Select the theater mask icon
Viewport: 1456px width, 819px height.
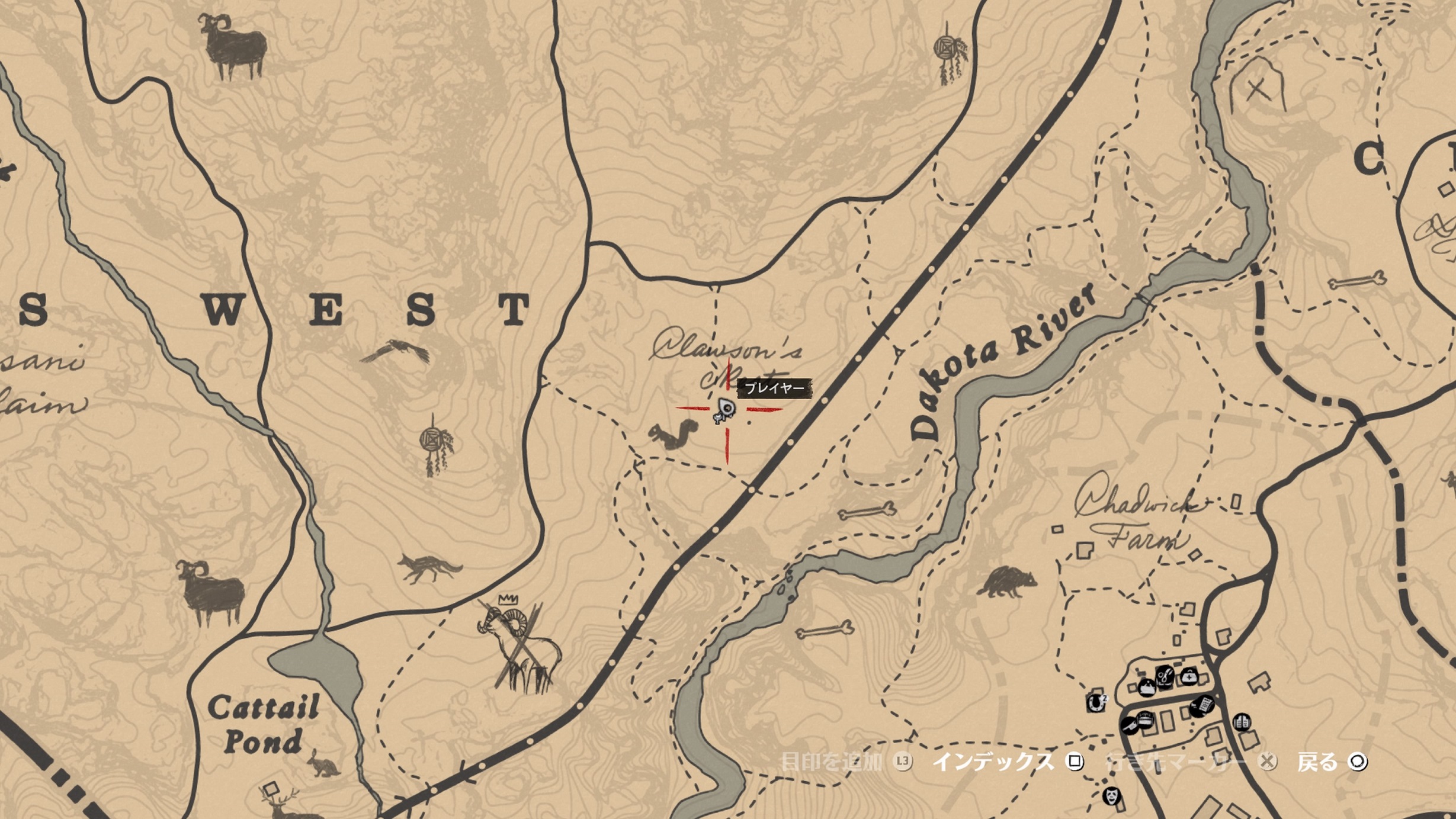(x=1111, y=796)
